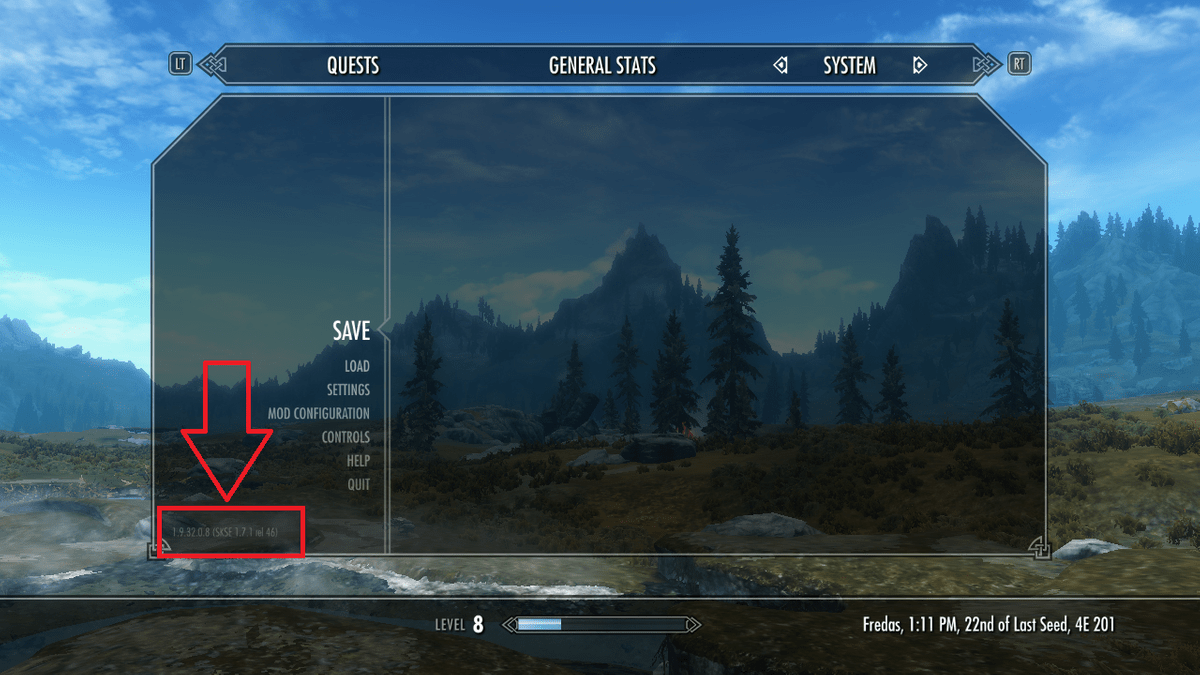The width and height of the screenshot is (1200, 675).
Task: Open the Settings entry
Action: coord(348,390)
